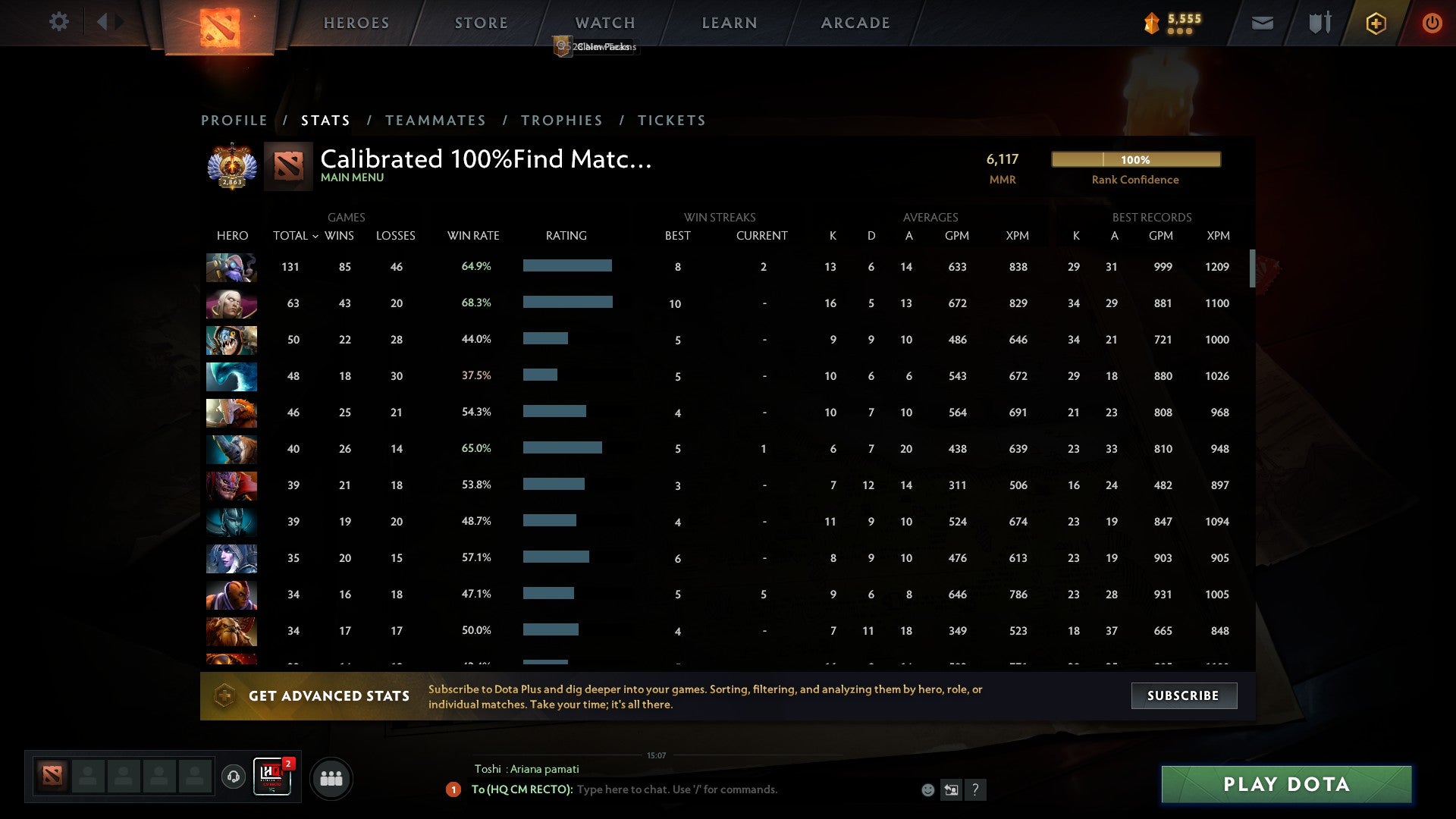Expand the Claim Packs banner
The width and height of the screenshot is (1456, 819).
coord(596,46)
